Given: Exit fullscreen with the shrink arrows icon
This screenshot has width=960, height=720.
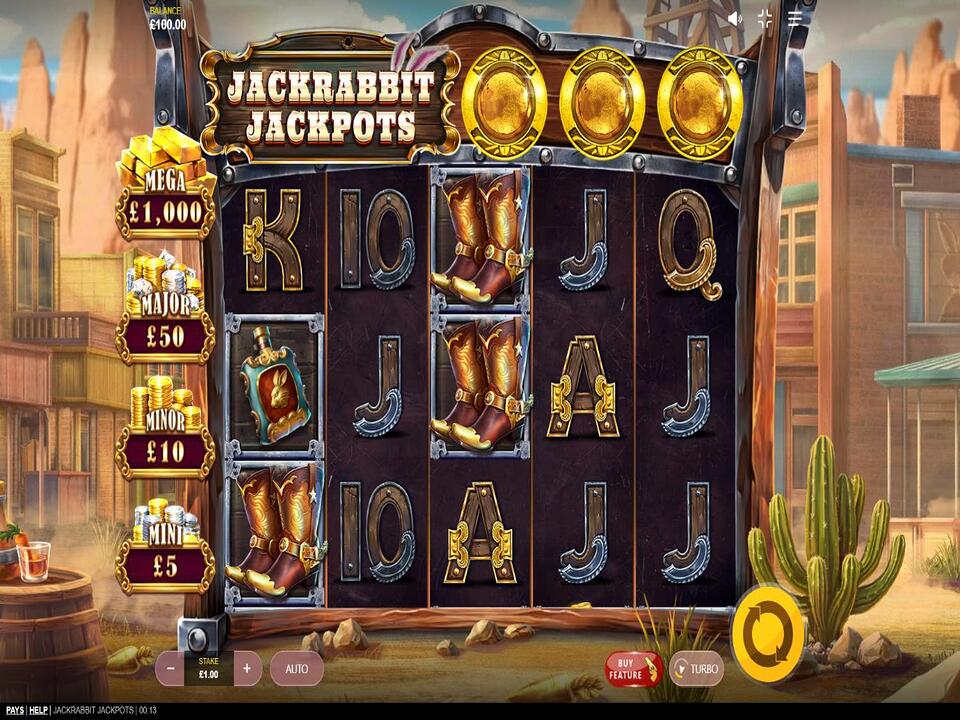Looking at the screenshot, I should [765, 18].
